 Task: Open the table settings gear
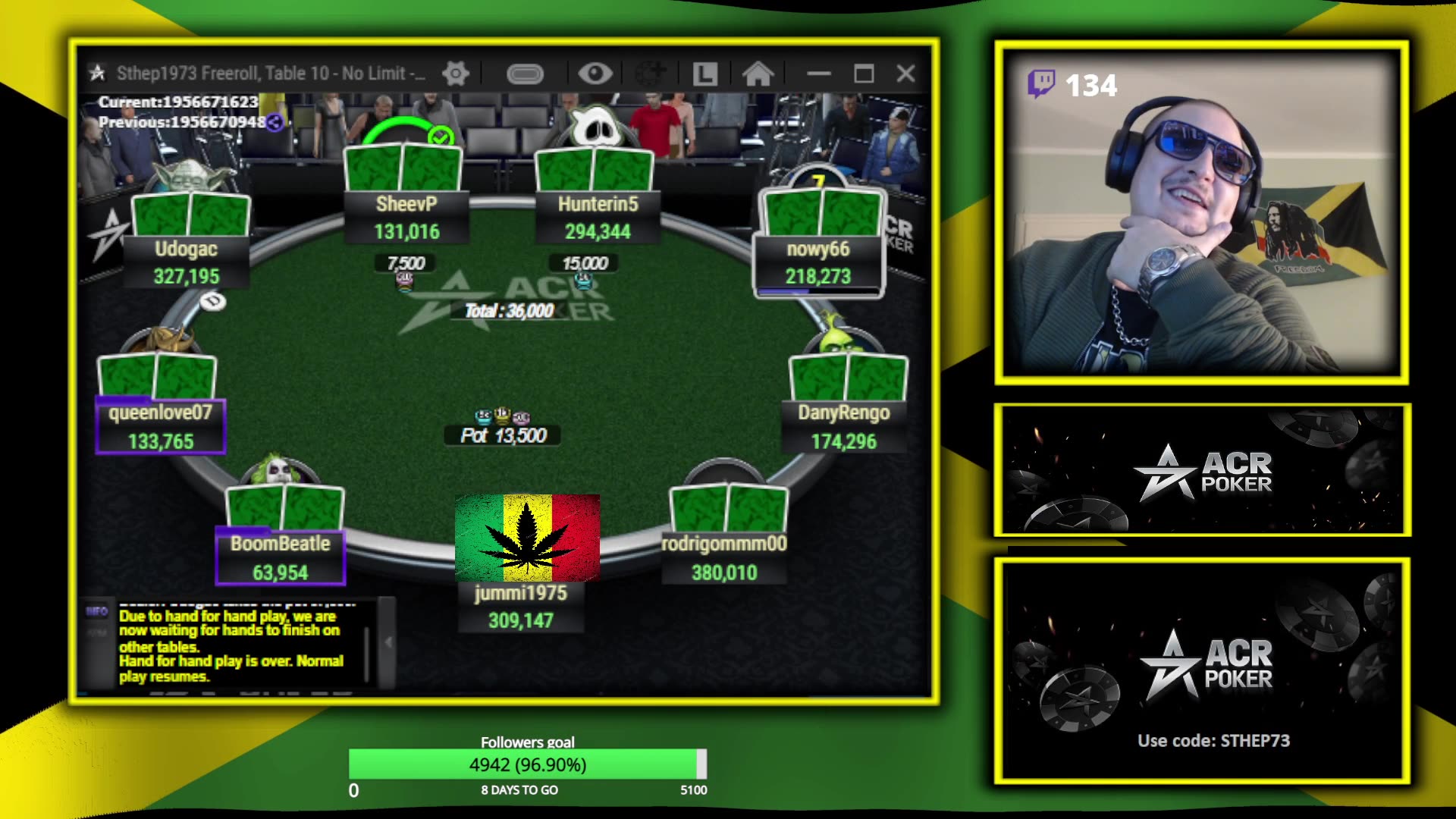[x=456, y=74]
